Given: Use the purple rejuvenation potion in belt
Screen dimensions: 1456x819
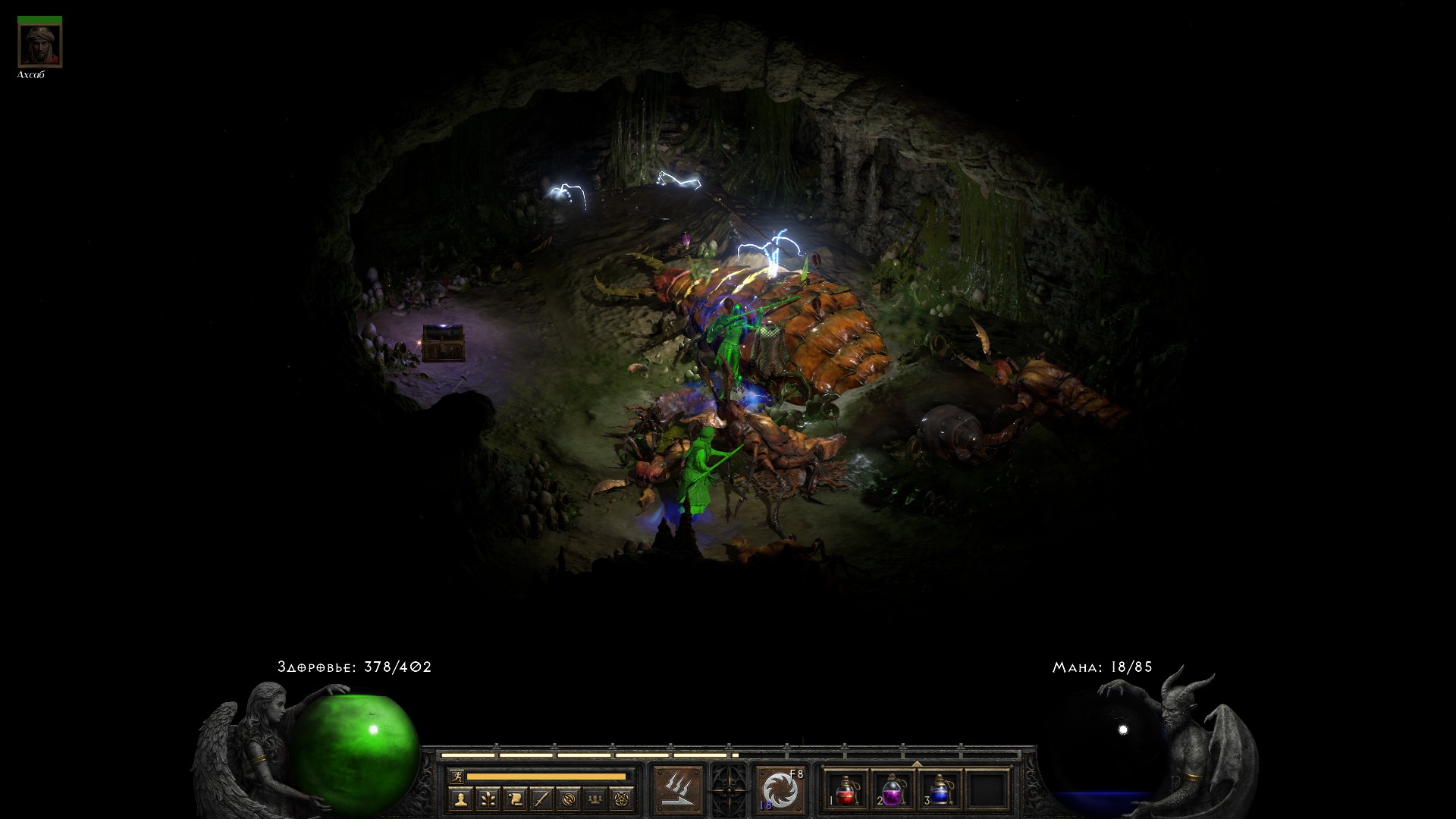Looking at the screenshot, I should click(893, 790).
